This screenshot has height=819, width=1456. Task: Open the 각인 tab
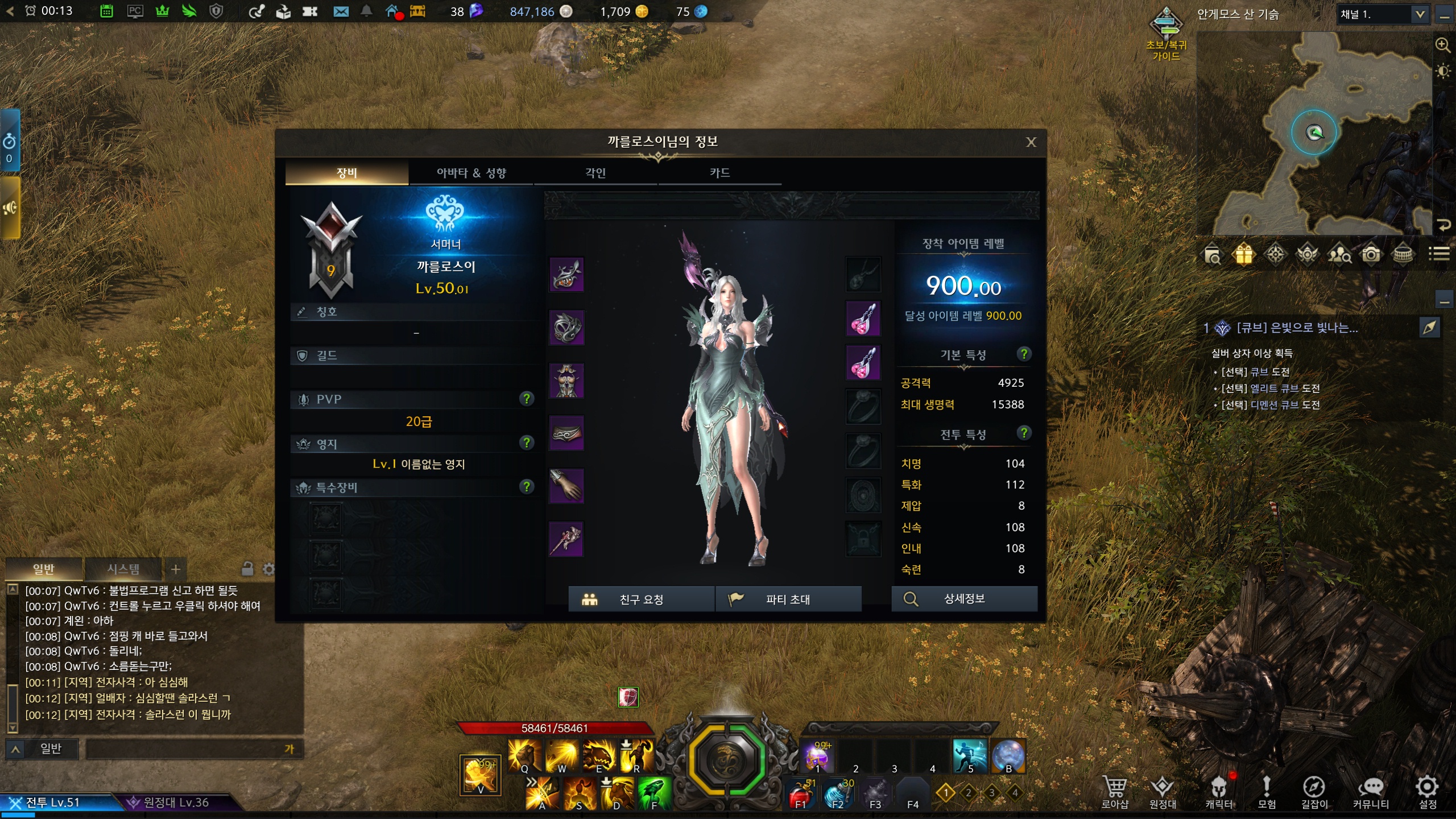point(595,173)
